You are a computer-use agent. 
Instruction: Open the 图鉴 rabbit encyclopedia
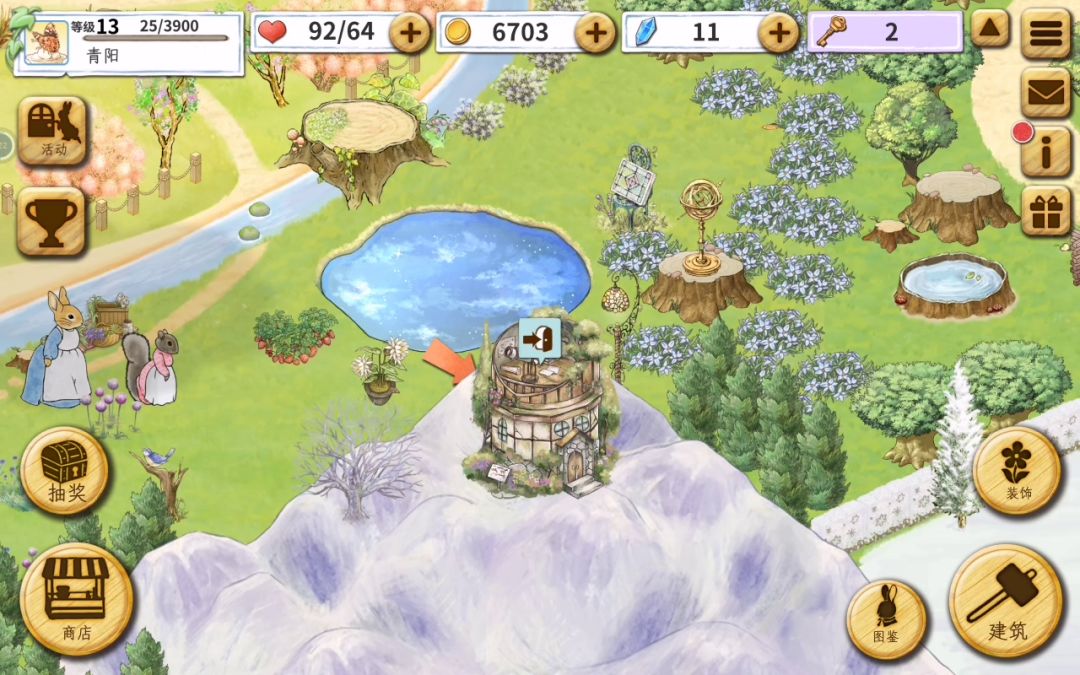886,620
